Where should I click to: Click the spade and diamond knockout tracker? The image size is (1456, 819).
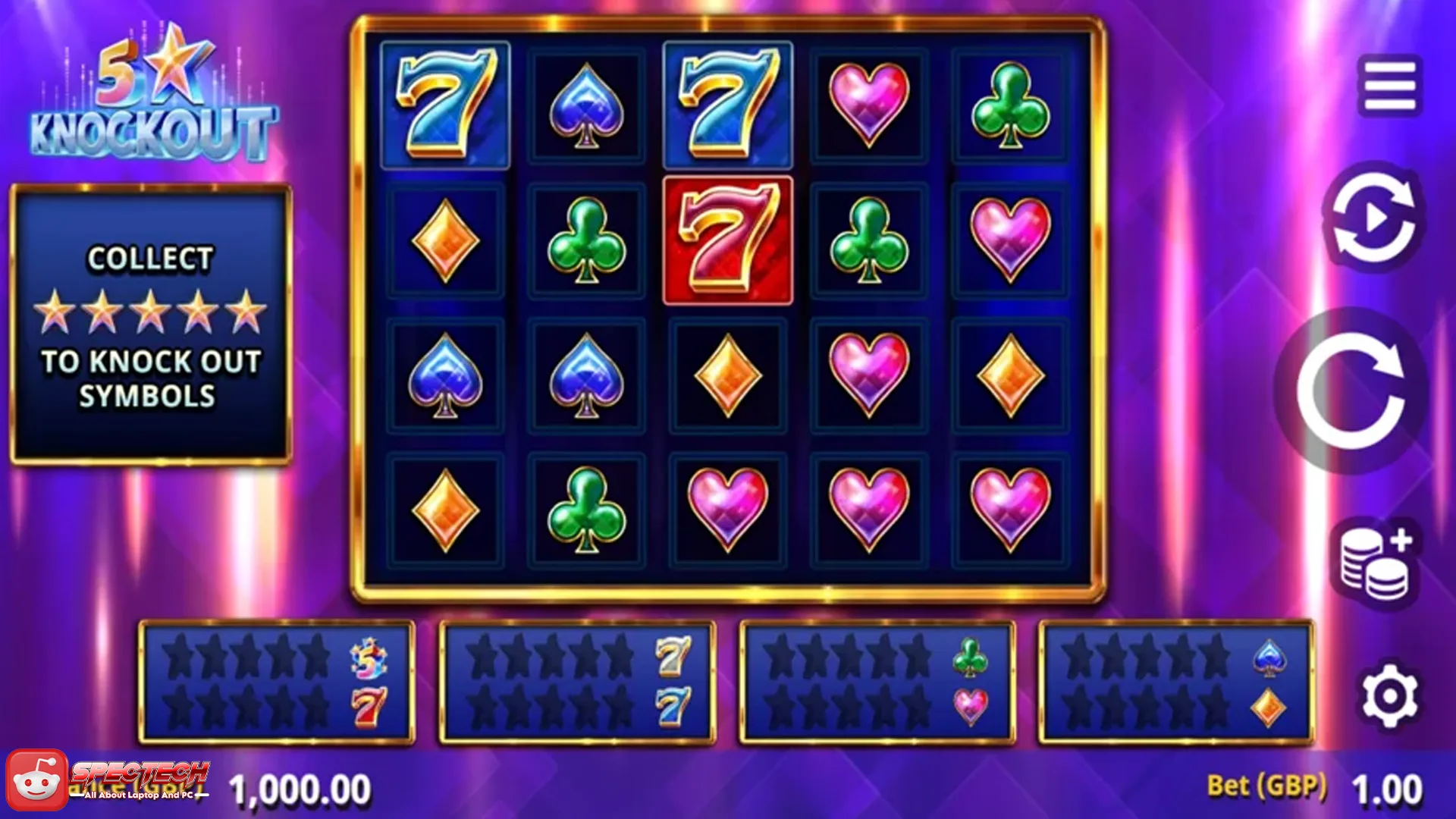pyautogui.click(x=1179, y=679)
